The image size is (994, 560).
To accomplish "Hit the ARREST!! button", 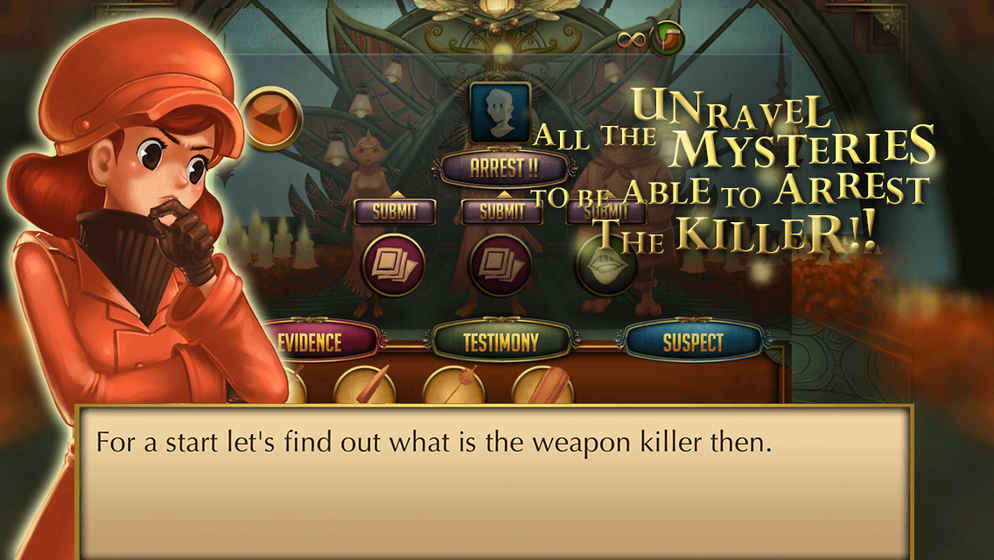I will pyautogui.click(x=504, y=167).
